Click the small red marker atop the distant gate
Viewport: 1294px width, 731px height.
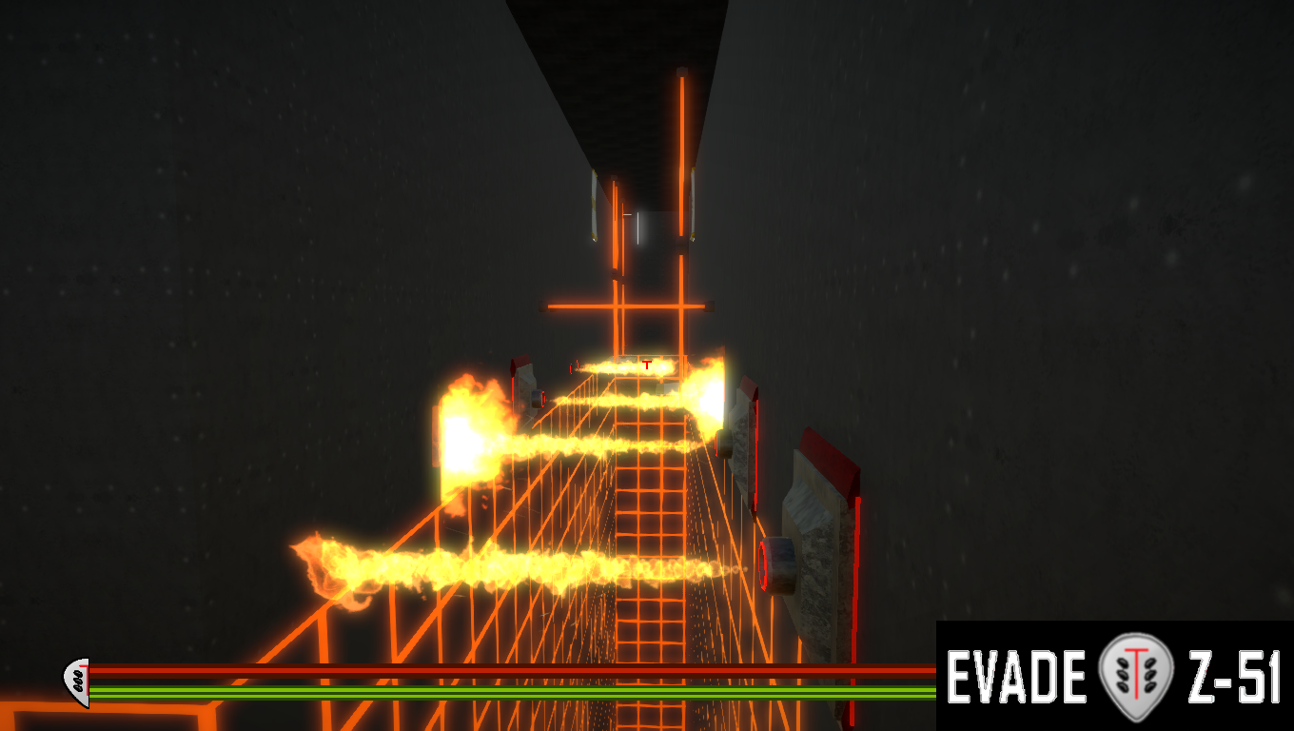[645, 366]
